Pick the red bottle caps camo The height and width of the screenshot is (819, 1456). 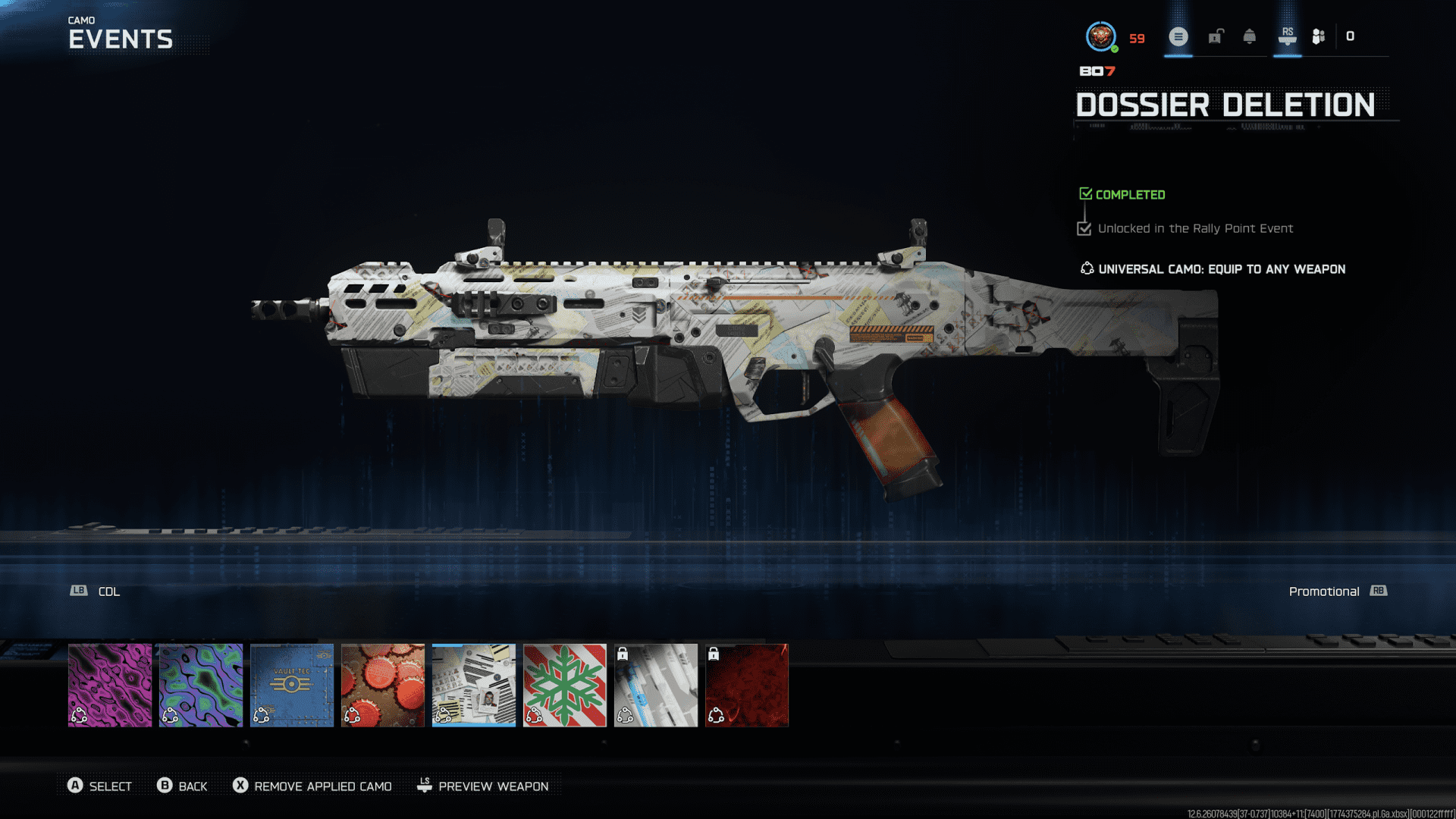pyautogui.click(x=383, y=686)
